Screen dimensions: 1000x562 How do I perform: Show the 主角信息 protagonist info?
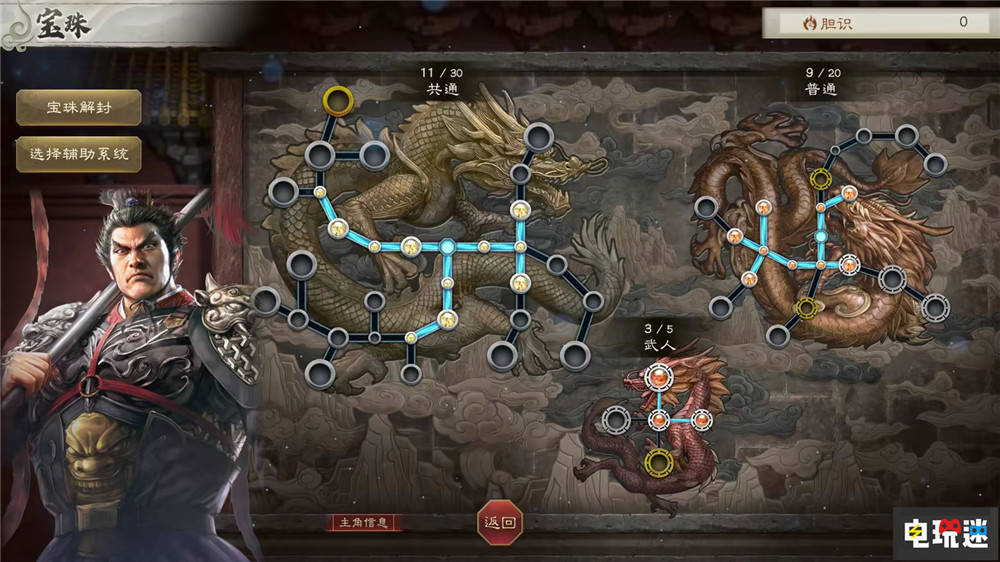pos(368,522)
